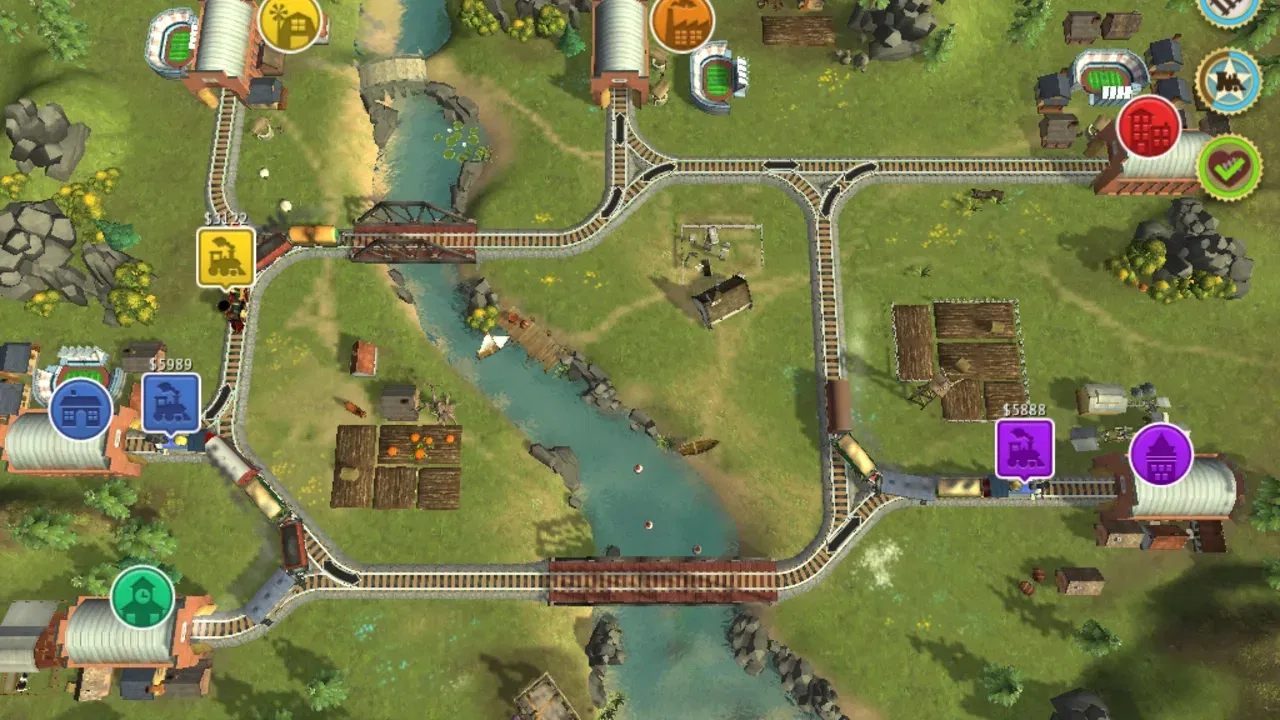The image size is (1280, 720).
Task: Tap the yellow farm station icon
Action: pyautogui.click(x=290, y=22)
